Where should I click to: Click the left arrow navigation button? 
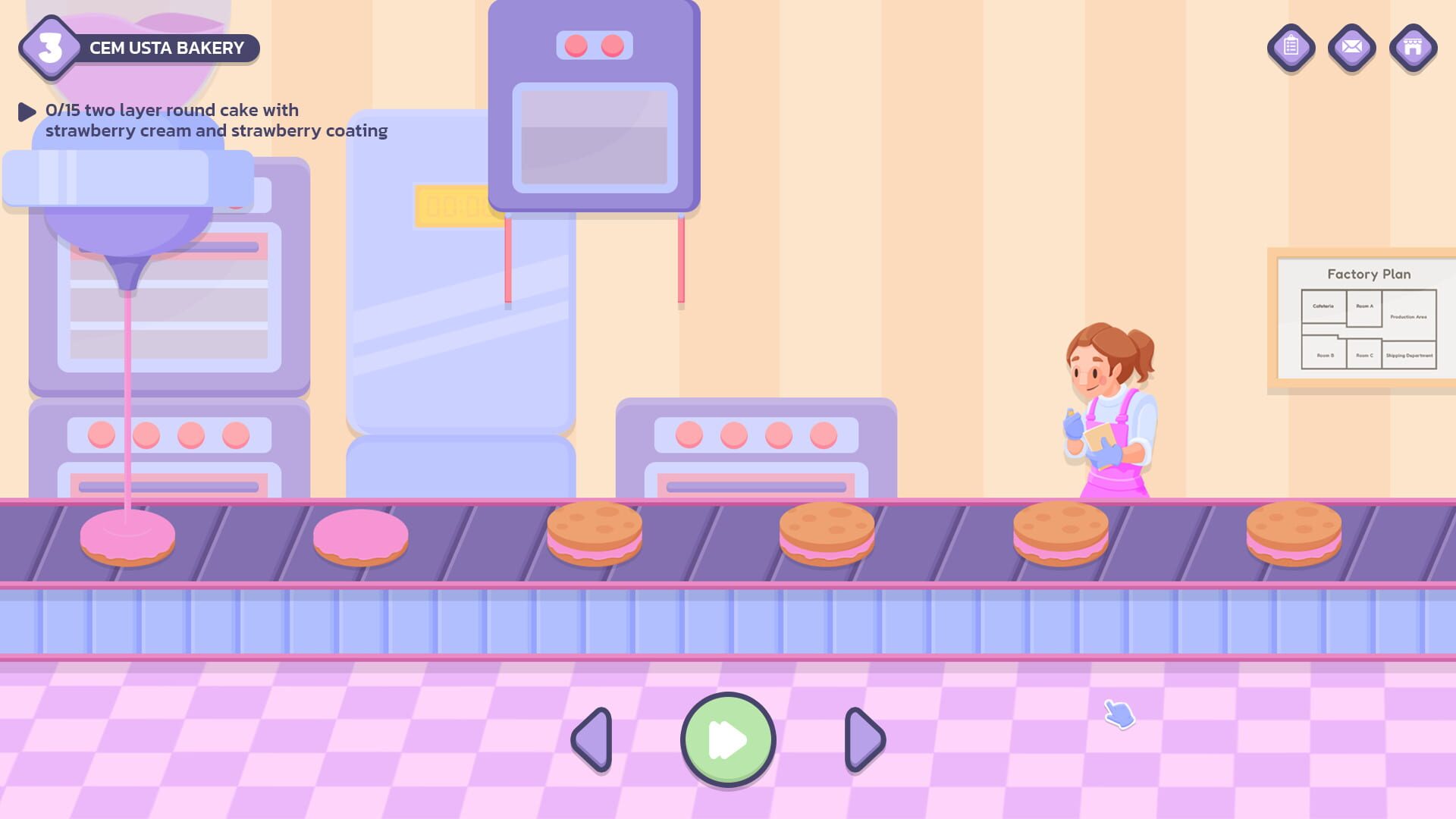point(592,740)
